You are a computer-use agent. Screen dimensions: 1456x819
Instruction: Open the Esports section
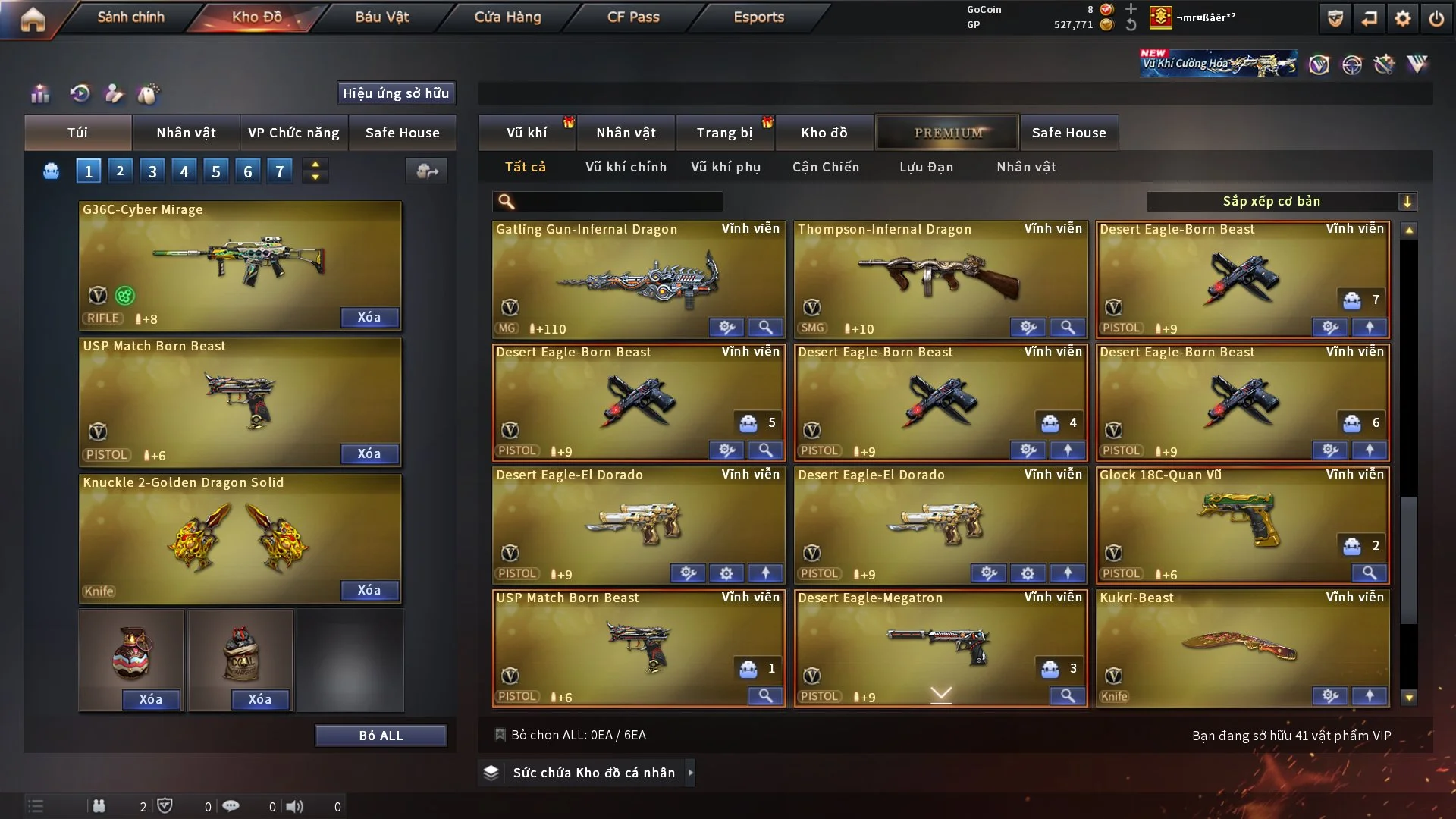758,17
